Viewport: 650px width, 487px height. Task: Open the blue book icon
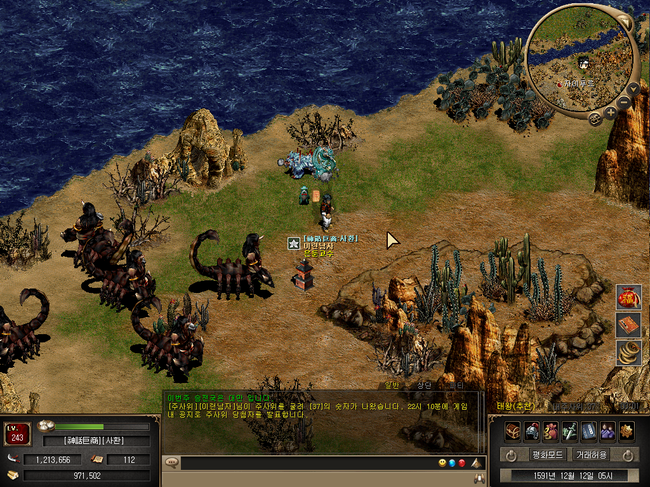click(x=588, y=430)
